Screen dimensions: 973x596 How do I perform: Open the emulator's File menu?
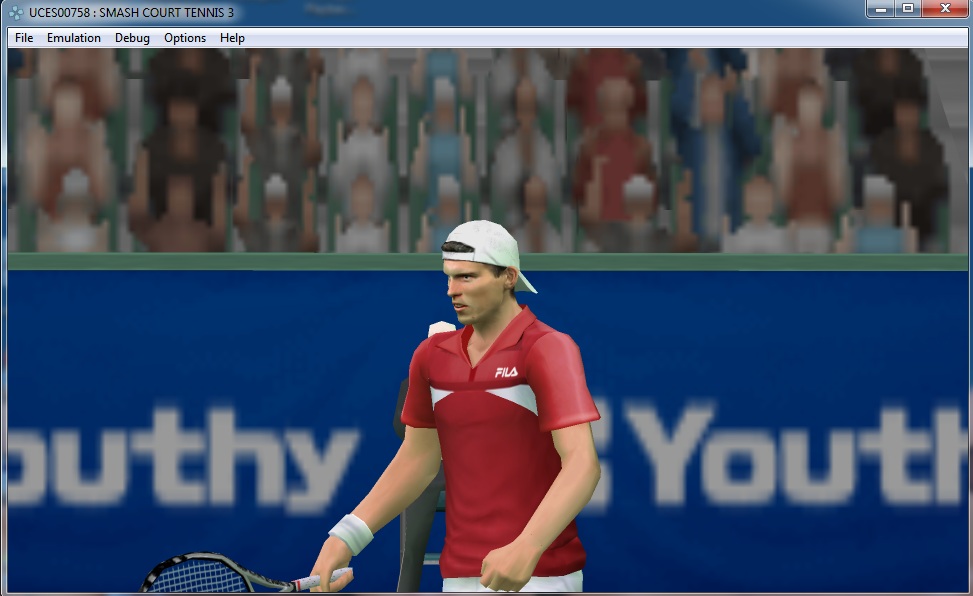pyautogui.click(x=24, y=38)
